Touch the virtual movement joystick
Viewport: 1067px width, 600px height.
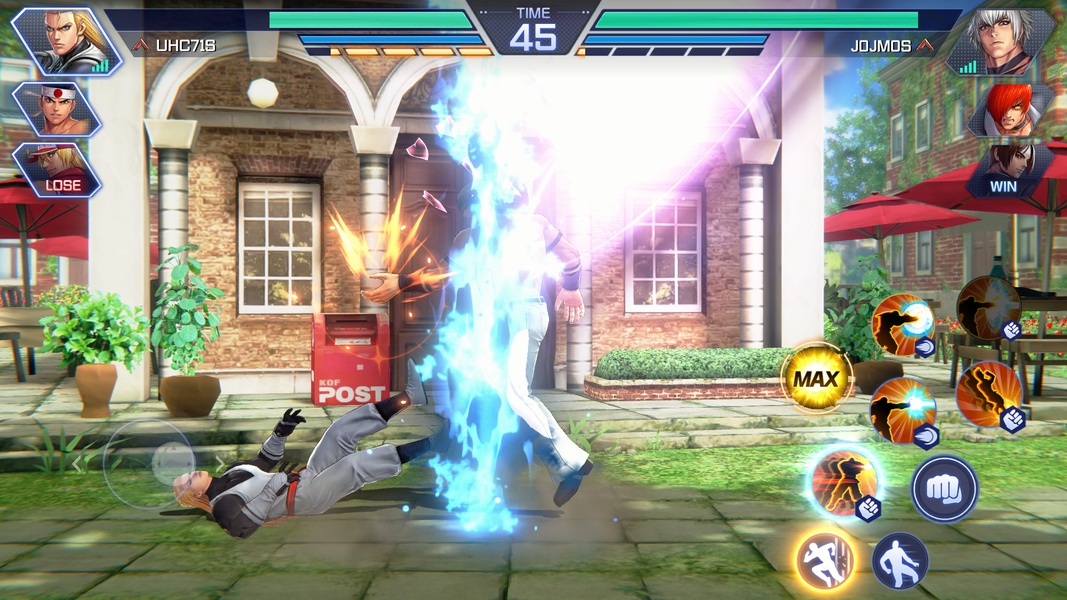point(148,463)
